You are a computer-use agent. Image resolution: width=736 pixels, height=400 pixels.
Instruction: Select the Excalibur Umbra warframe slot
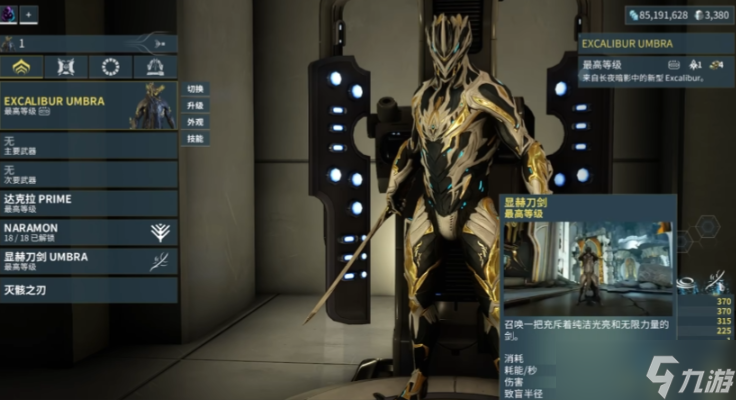88,105
